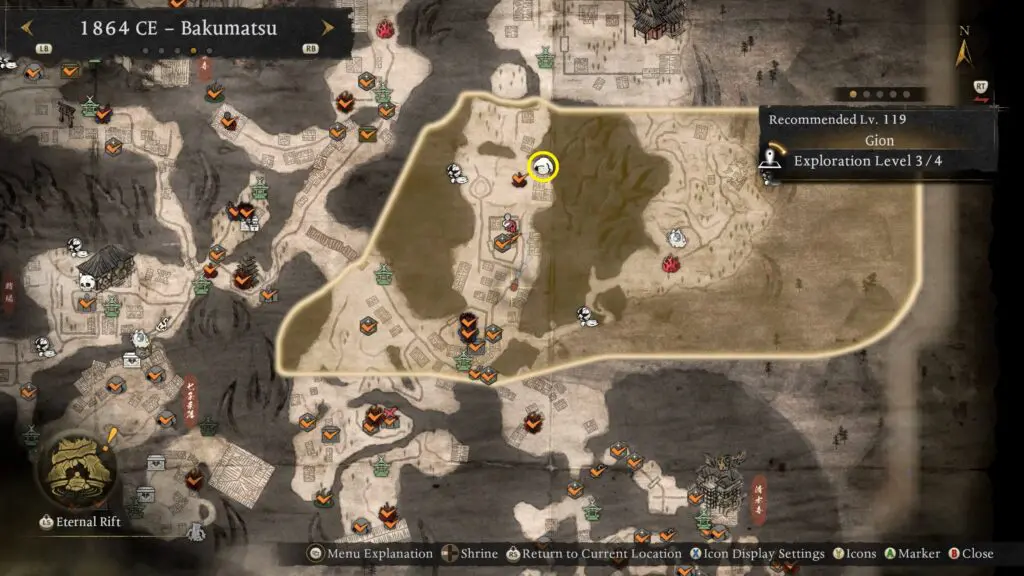The image size is (1024, 576).
Task: Select the large dark house landmark with skull
Action: (x=101, y=267)
